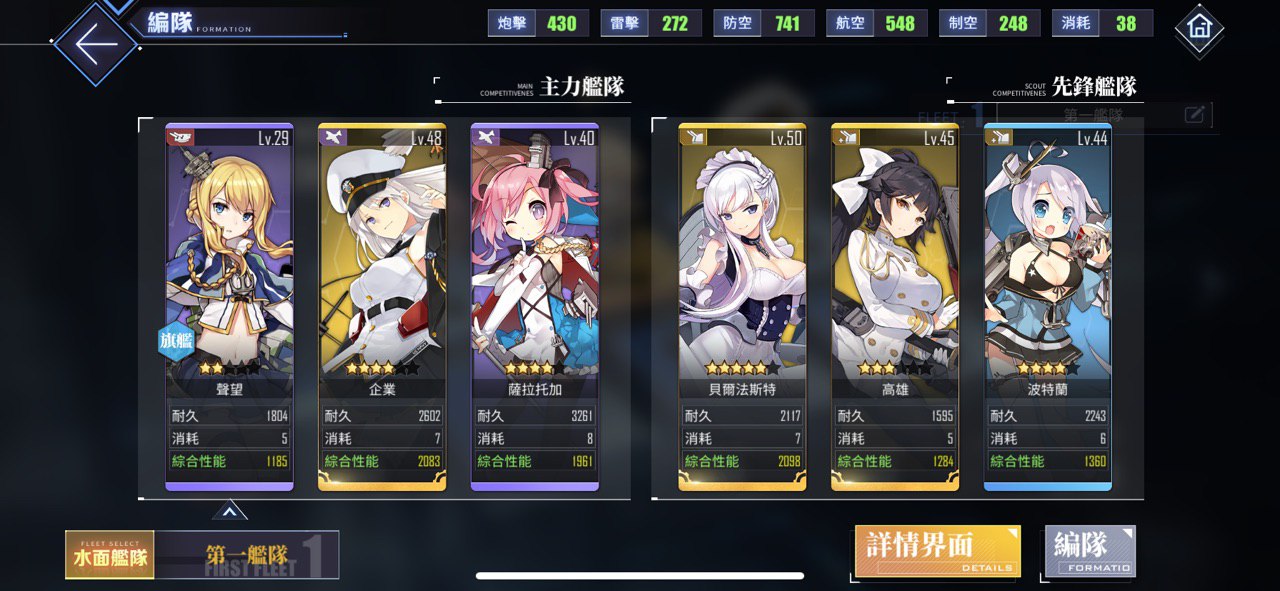Screen dimensions: 1280x591
Task: Go back with the arrow button
Action: pos(96,45)
